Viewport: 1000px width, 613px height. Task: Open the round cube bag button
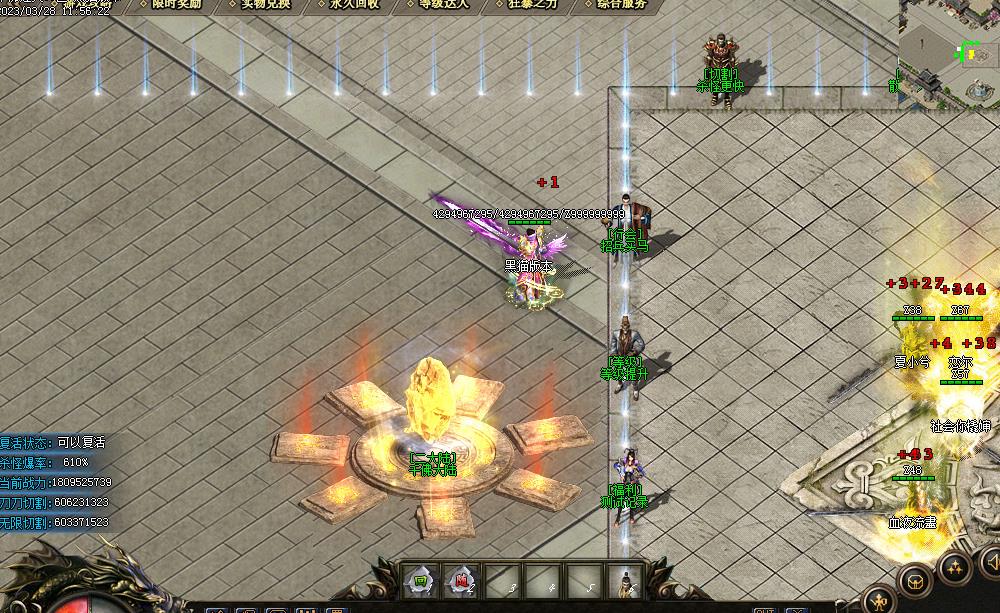(x=913, y=580)
